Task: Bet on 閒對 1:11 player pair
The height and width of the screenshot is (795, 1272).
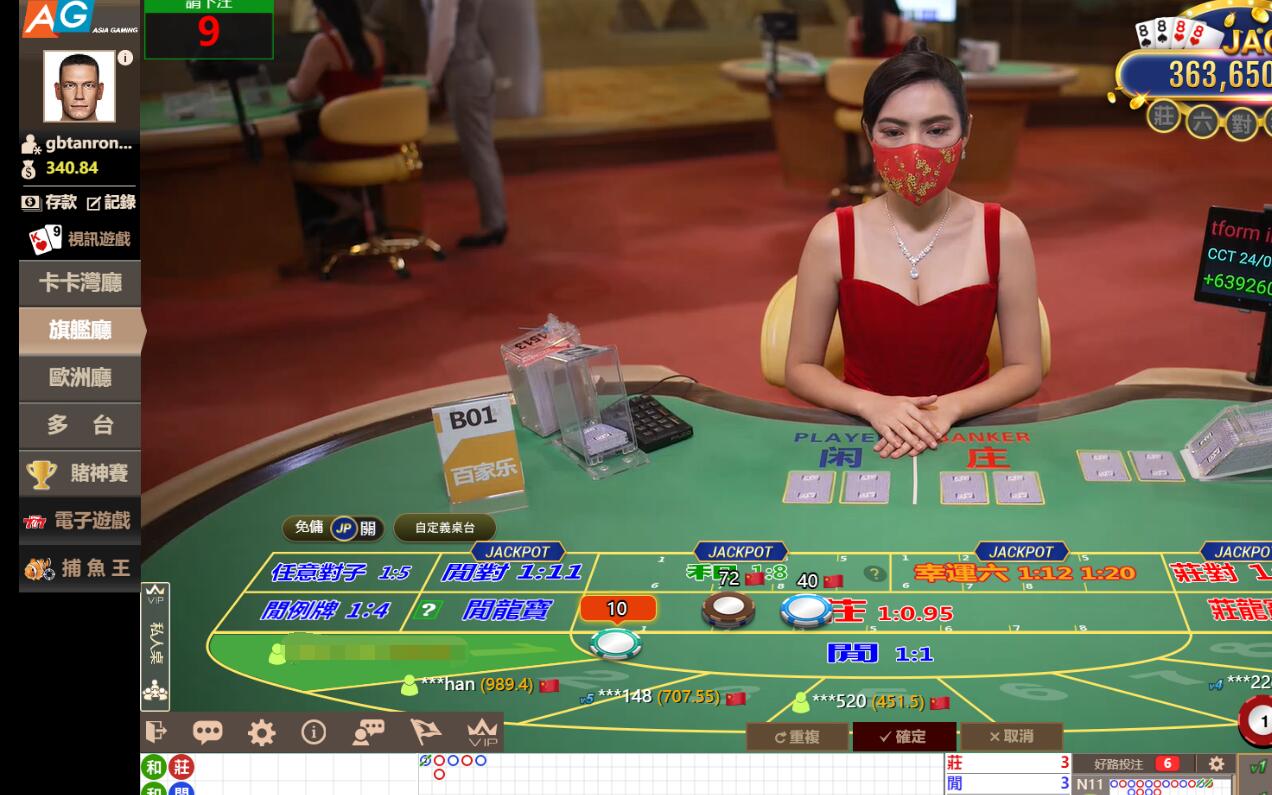Action: coord(512,573)
